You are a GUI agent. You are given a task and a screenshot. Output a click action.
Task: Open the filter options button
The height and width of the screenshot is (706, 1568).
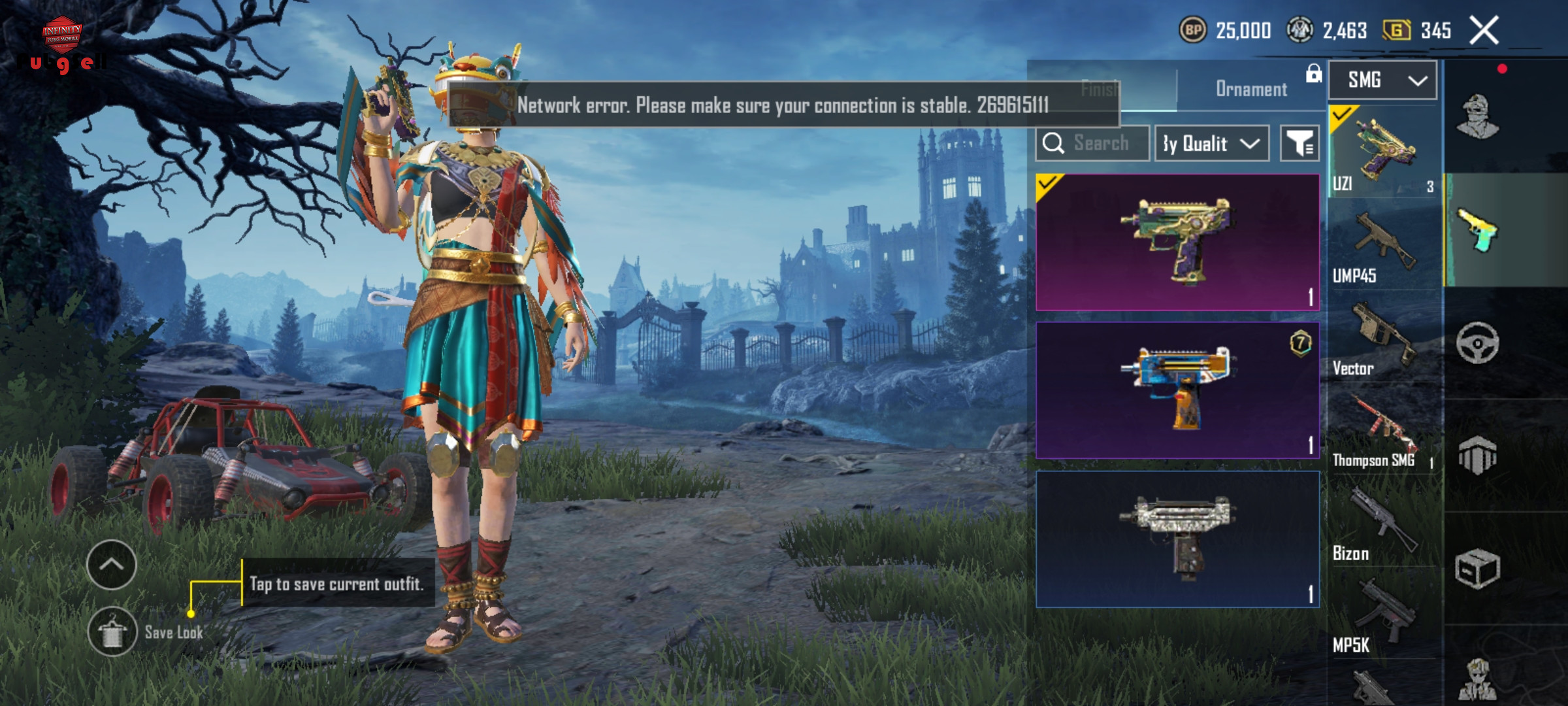(1299, 143)
